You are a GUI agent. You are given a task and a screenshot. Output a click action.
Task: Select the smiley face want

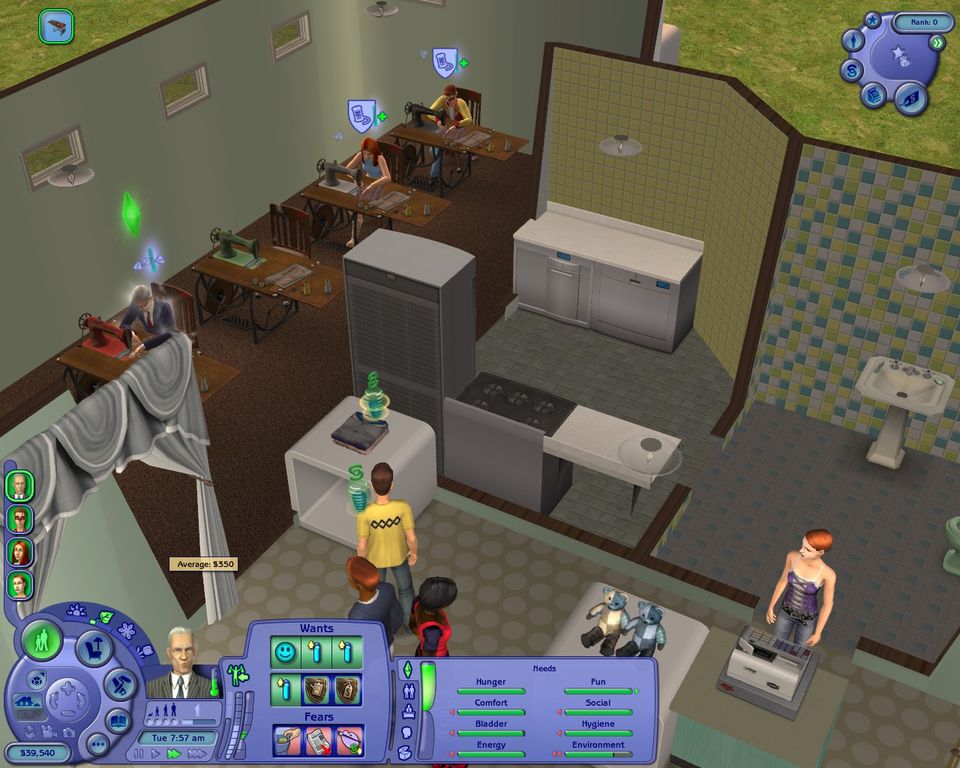[x=286, y=653]
